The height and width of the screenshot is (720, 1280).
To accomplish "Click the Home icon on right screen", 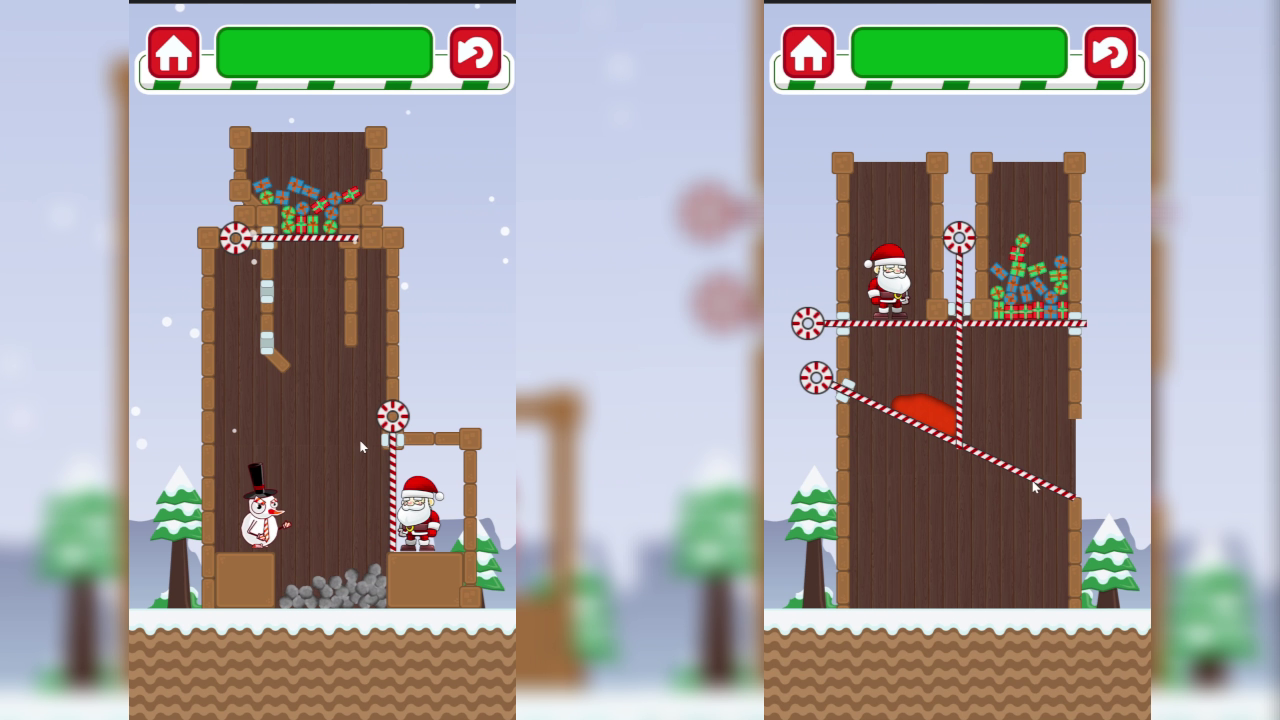I will [x=810, y=52].
